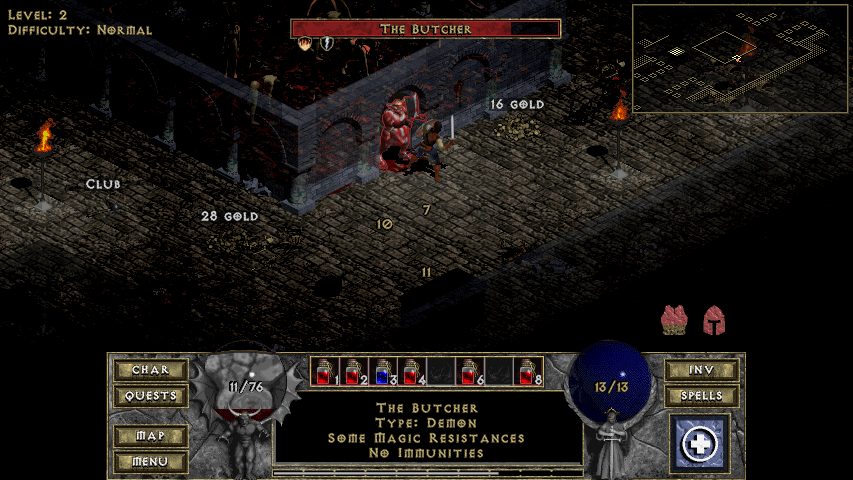
Task: Click the automap minimap overlay
Action: (740, 58)
